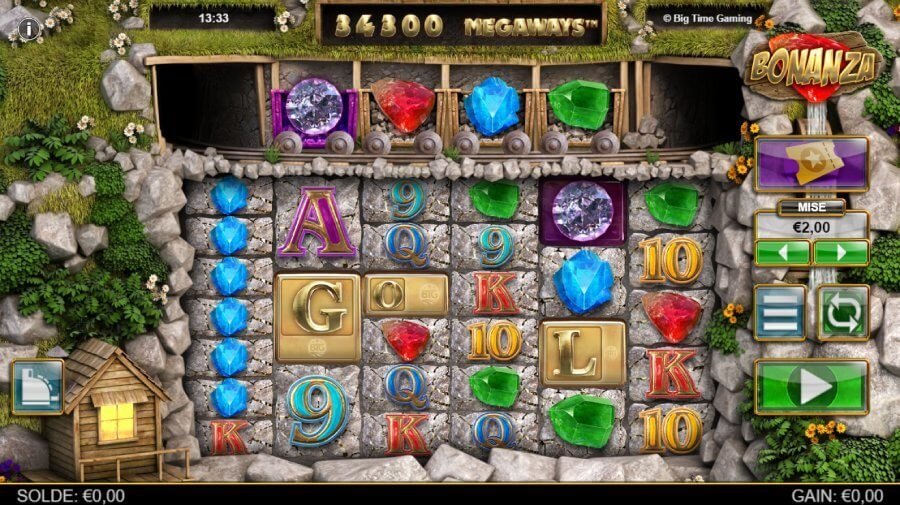Image resolution: width=900 pixels, height=505 pixels.
Task: Open the cash register button
Action: [37, 387]
